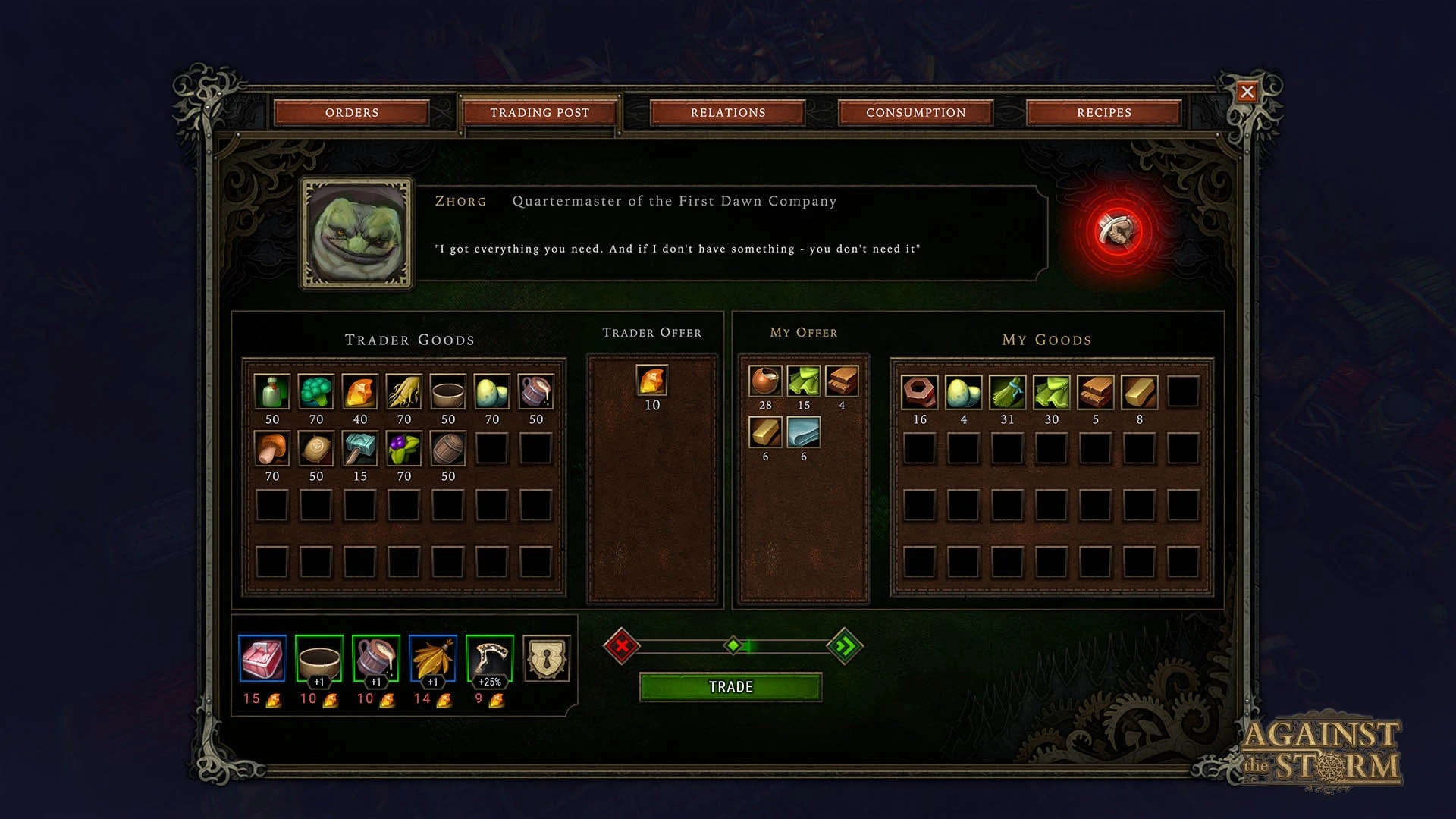Click the locked keyhole perk slot
The width and height of the screenshot is (1456, 819).
(546, 658)
